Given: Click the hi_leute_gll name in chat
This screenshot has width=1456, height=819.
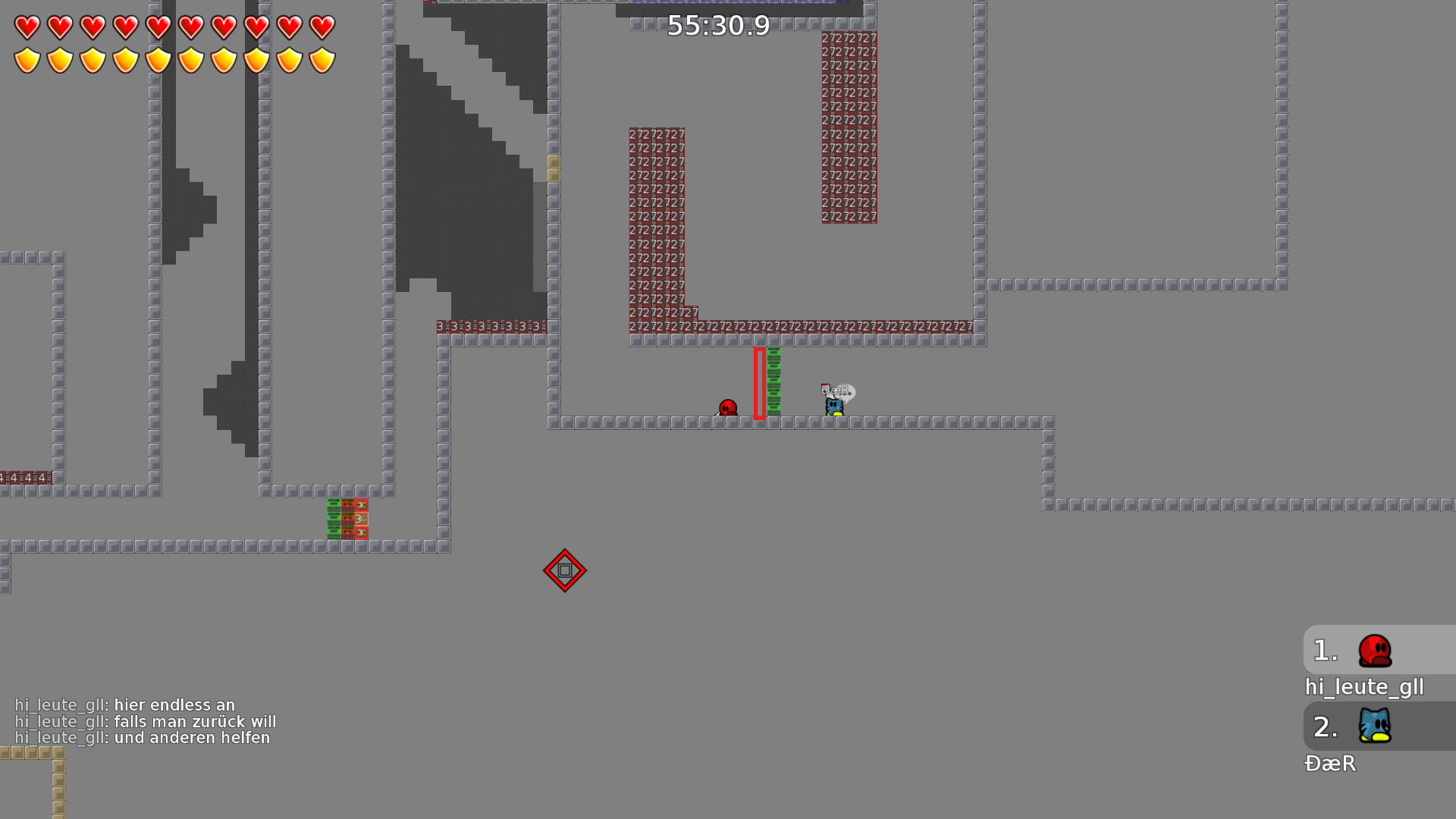Looking at the screenshot, I should tap(59, 705).
